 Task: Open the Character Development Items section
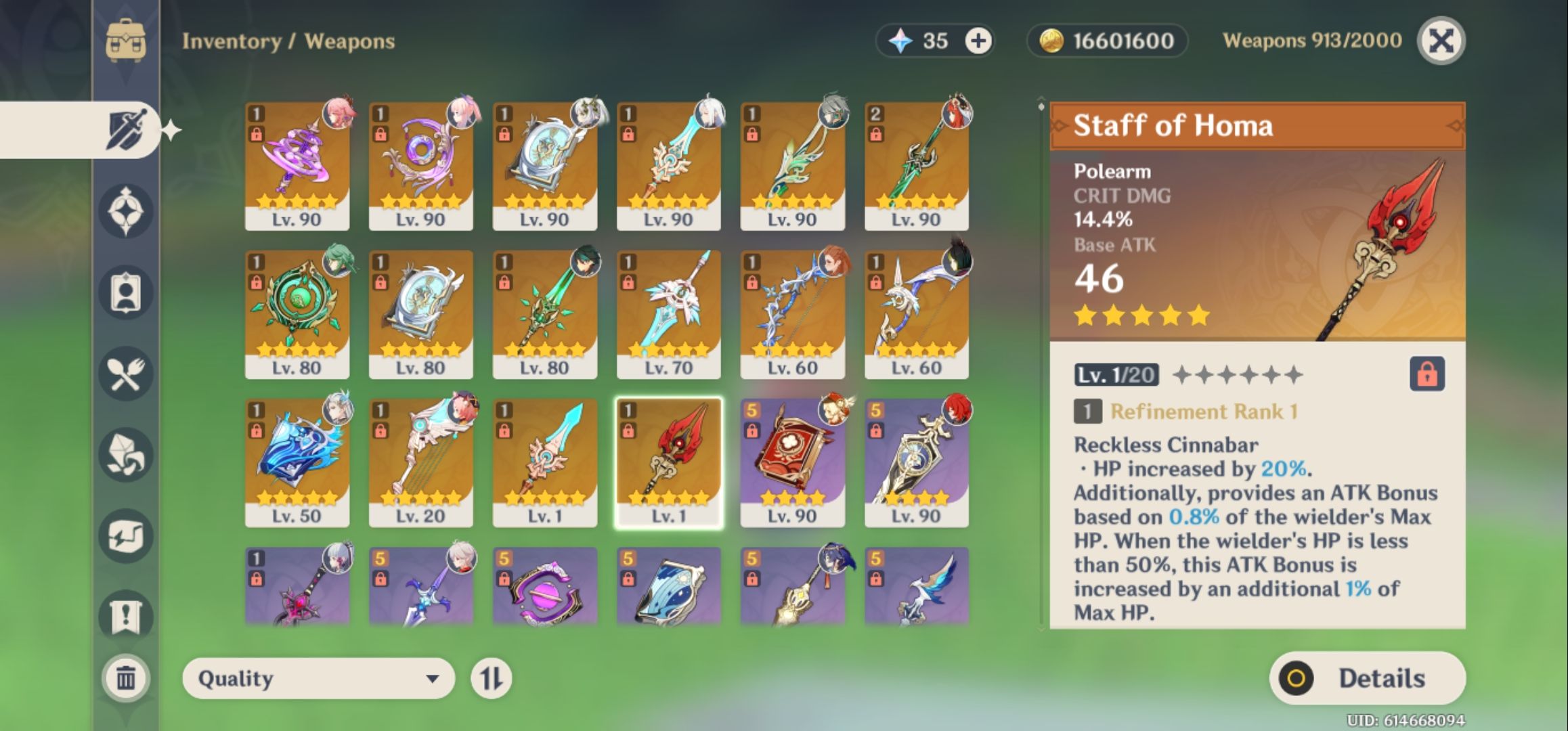(x=127, y=290)
